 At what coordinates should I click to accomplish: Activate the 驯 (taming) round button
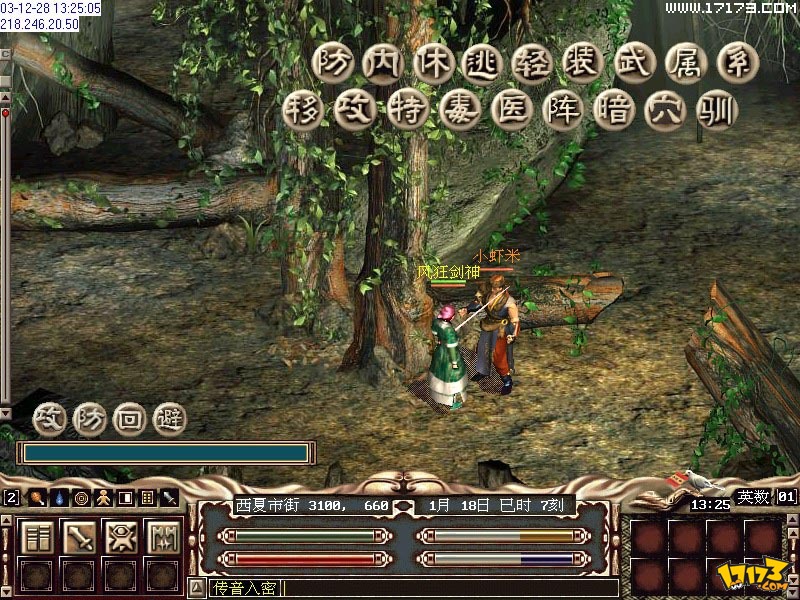tap(717, 108)
